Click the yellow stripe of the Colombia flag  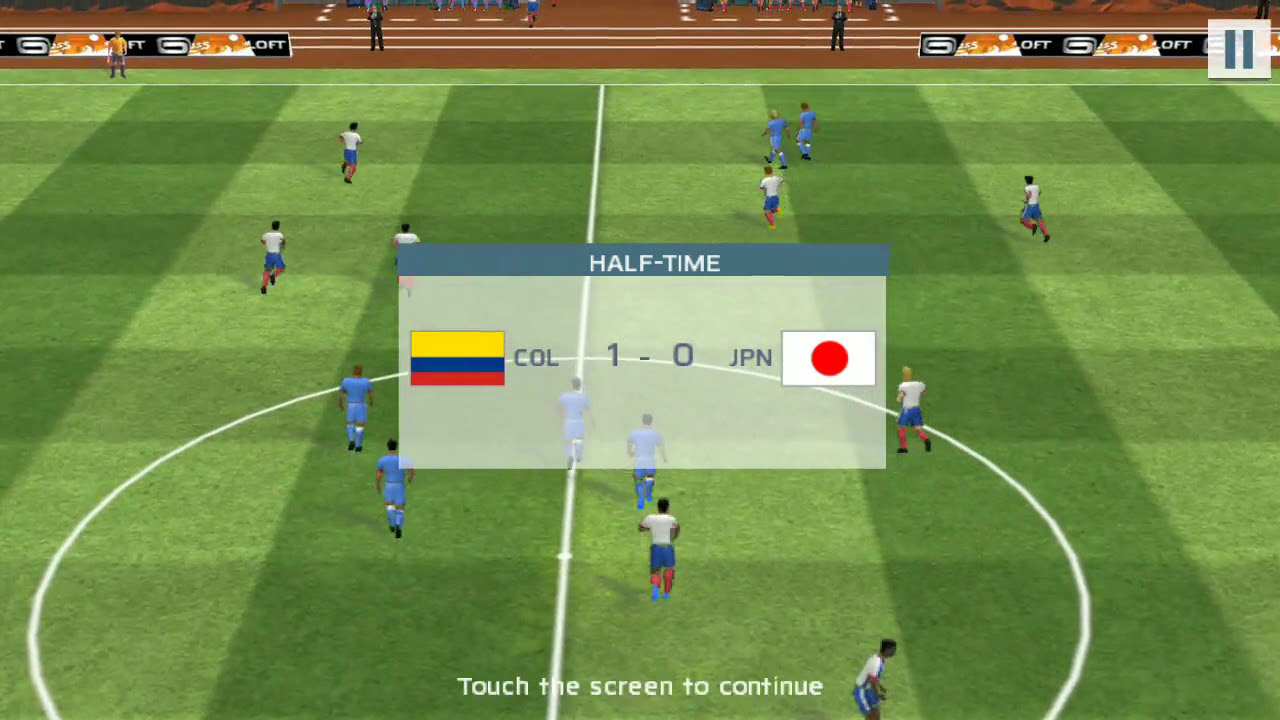457,342
